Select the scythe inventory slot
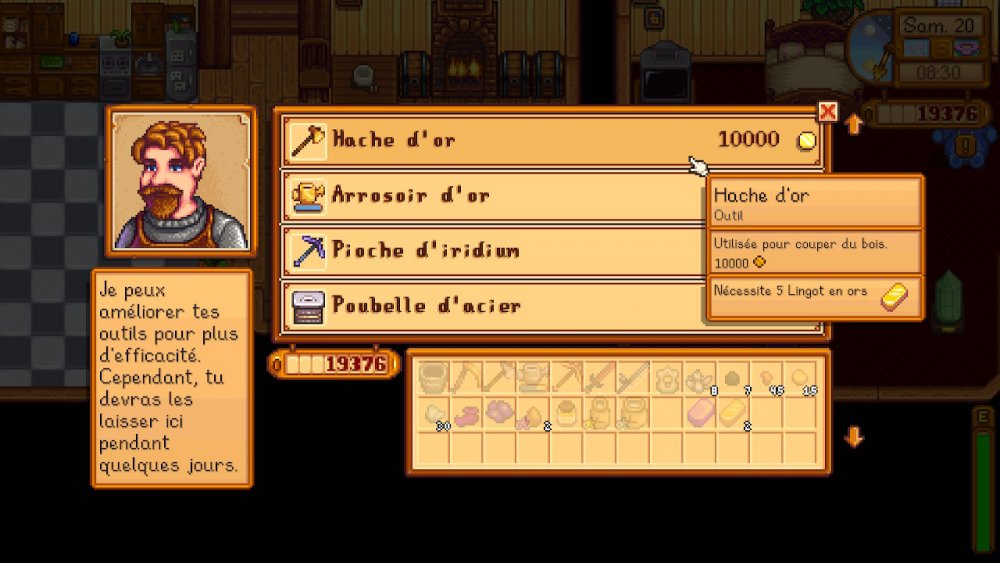 click(633, 378)
